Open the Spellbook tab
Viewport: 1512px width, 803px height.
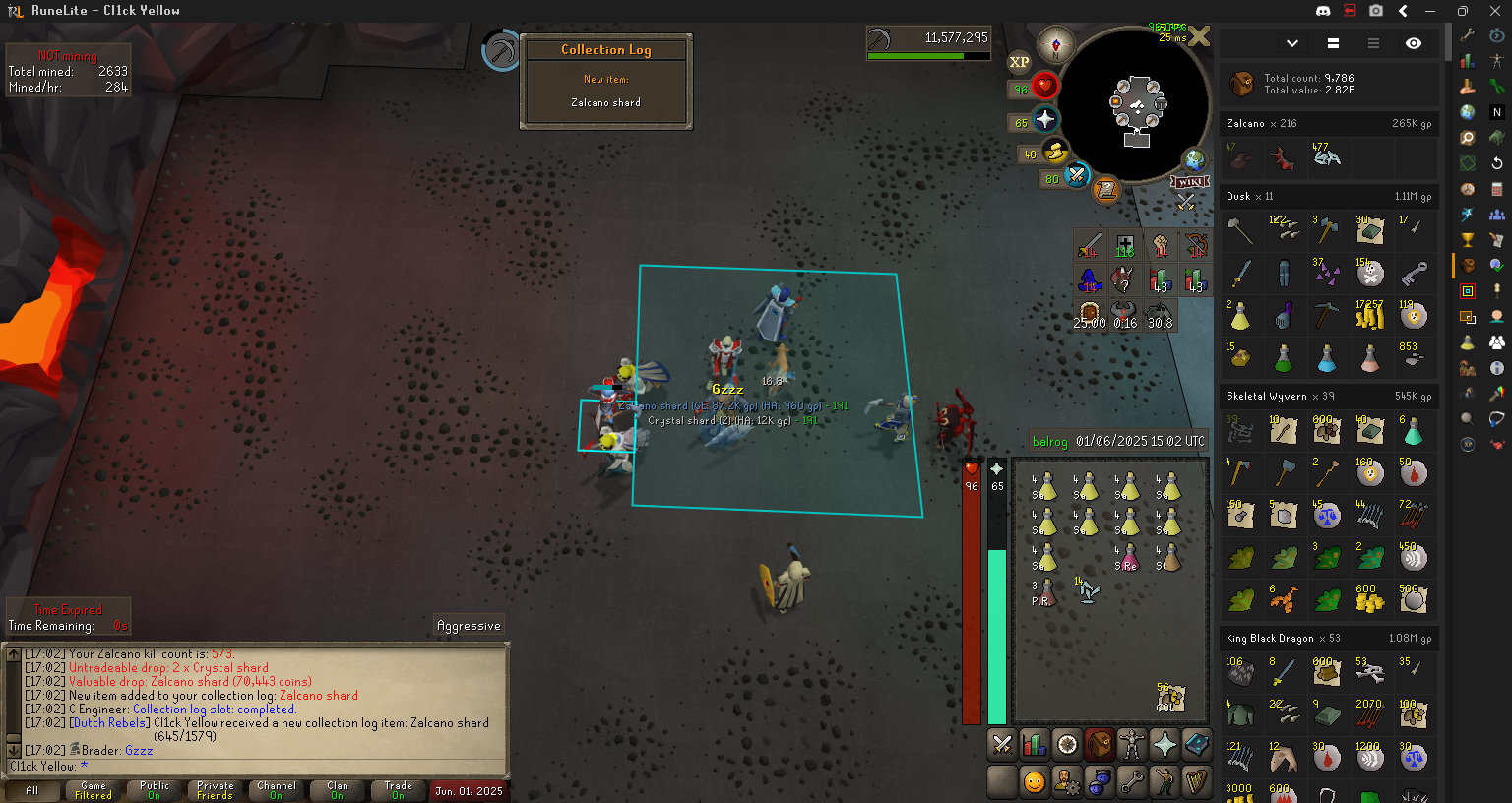click(x=1197, y=745)
